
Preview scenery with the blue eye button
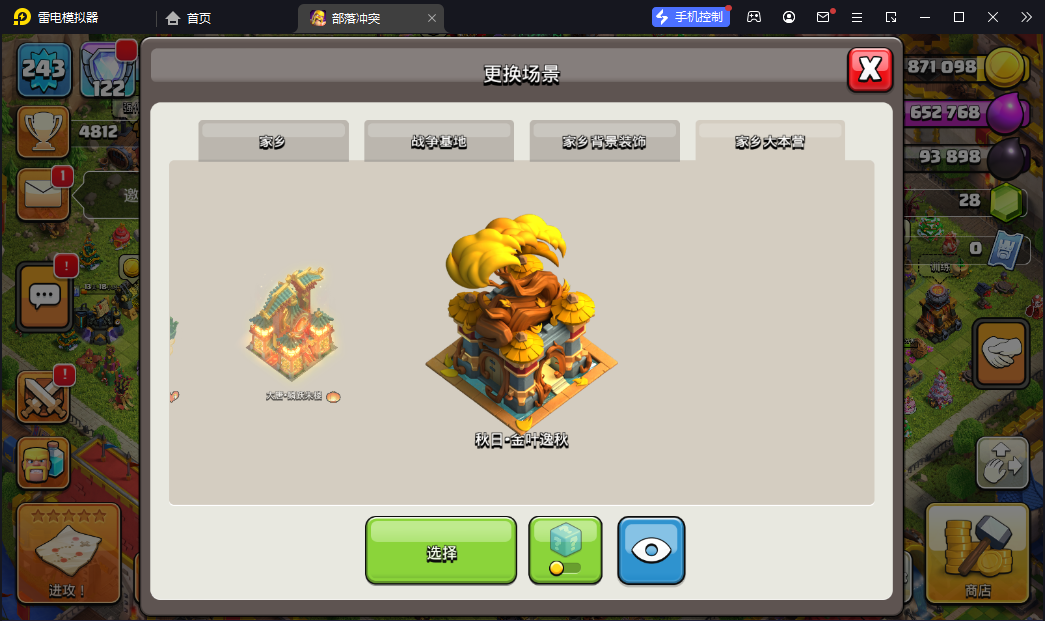[x=651, y=550]
